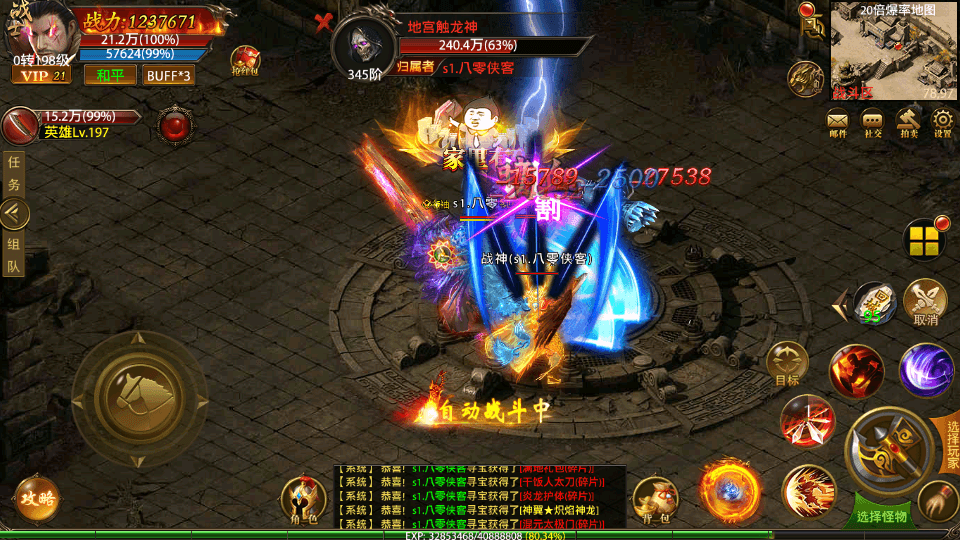Image resolution: width=960 pixels, height=540 pixels.
Task: Open the backpack (背包) icon
Action: click(x=656, y=499)
